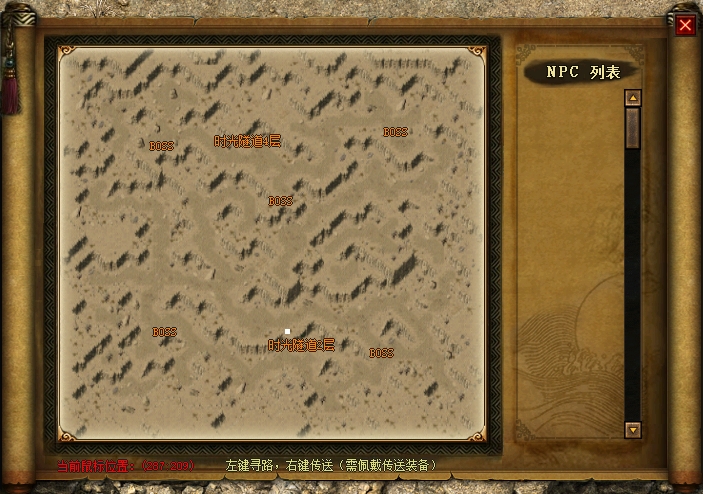The image size is (703, 494).
Task: Select the 时光隧道2层 map marker
Action: tap(301, 345)
